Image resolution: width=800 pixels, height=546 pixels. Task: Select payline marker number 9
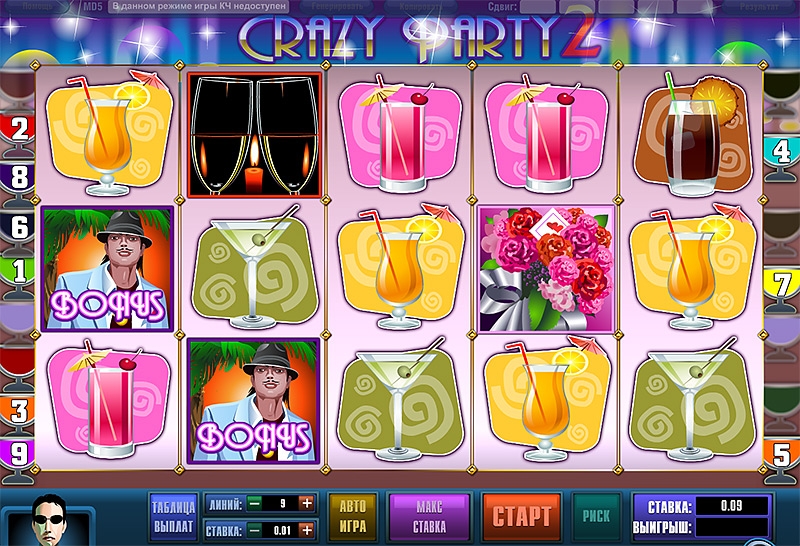click(18, 453)
